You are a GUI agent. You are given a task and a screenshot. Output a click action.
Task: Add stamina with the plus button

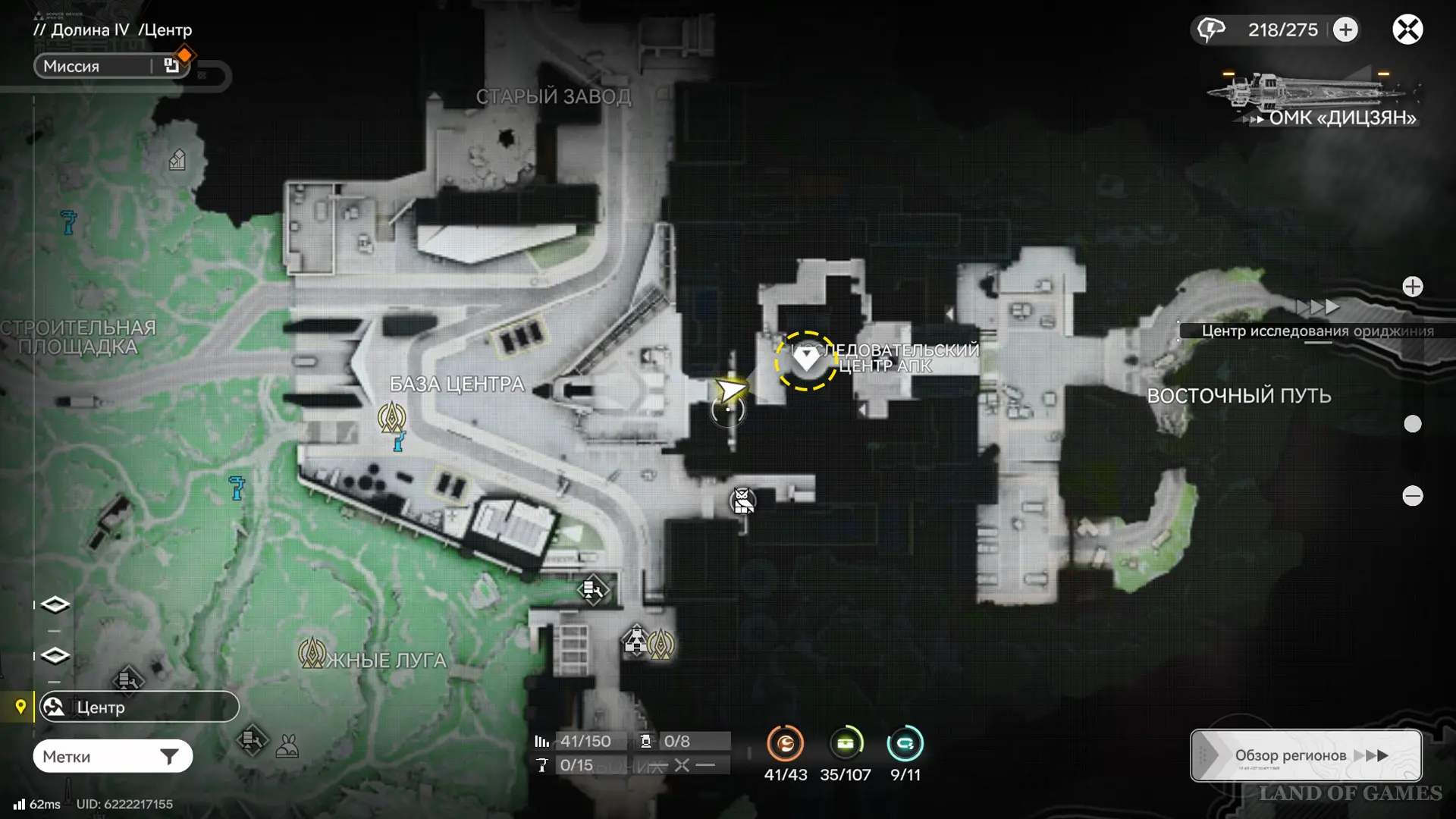pyautogui.click(x=1346, y=30)
